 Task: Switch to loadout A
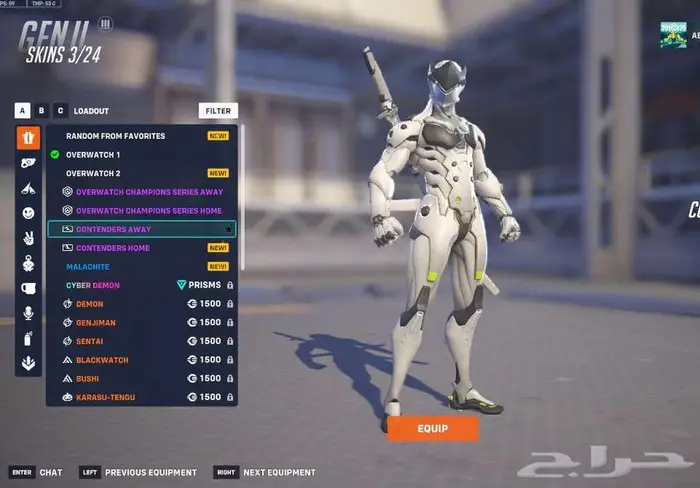[x=22, y=111]
